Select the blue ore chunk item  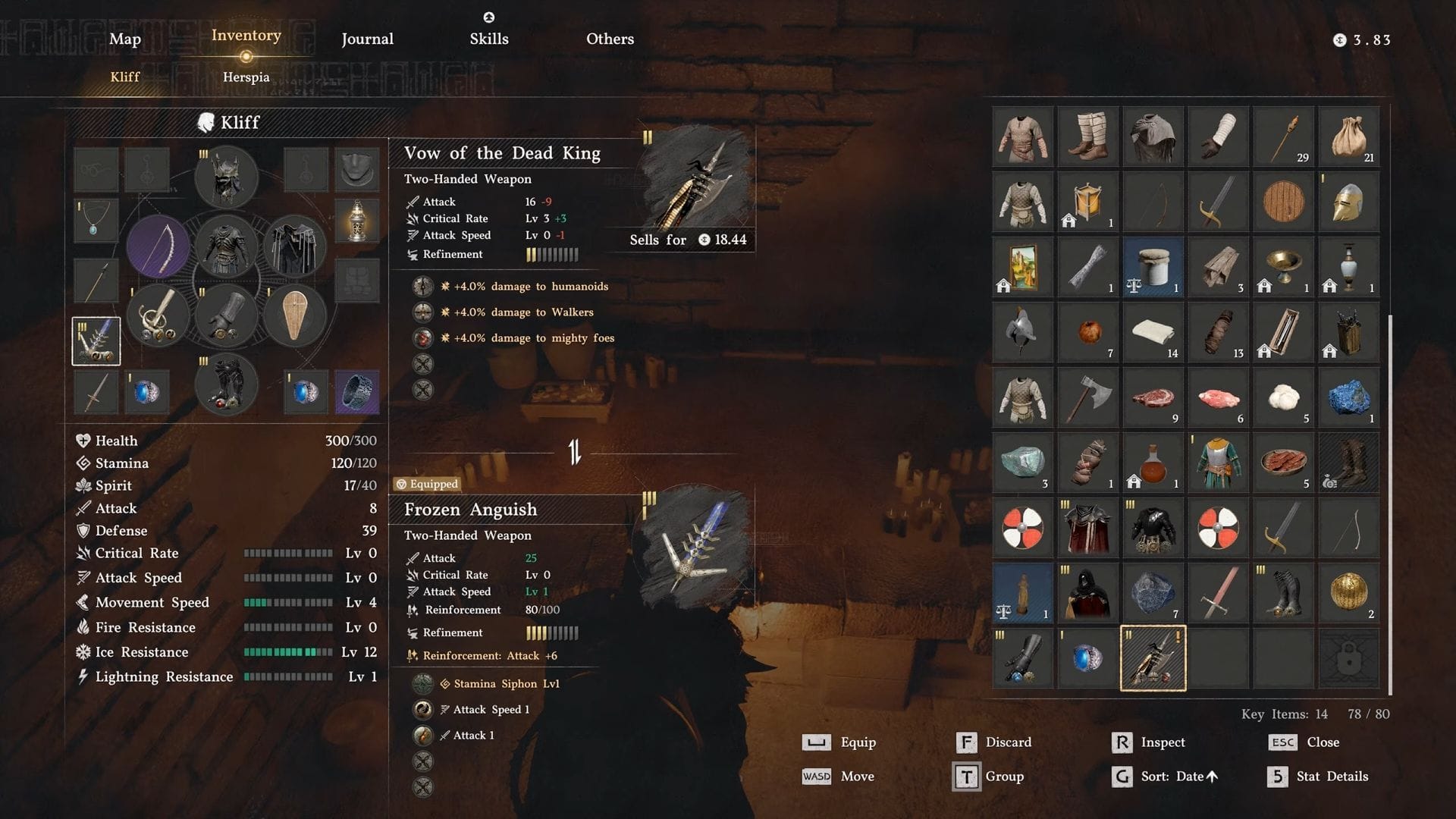1348,397
